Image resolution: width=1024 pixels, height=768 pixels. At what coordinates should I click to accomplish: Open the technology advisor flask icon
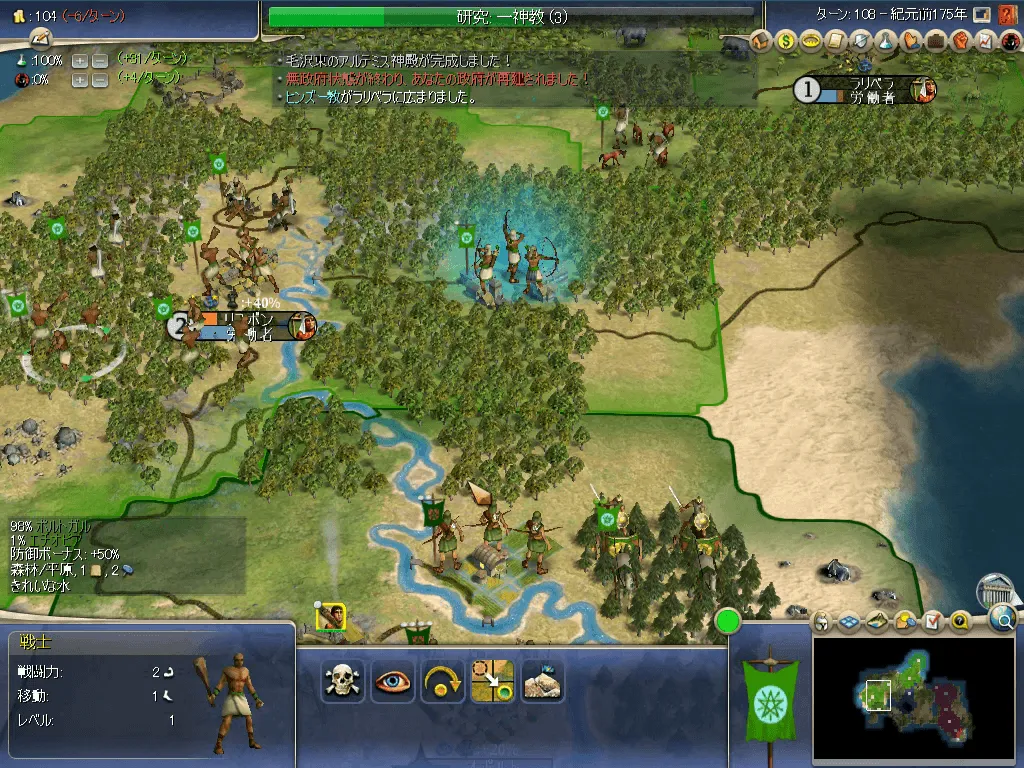click(x=885, y=41)
